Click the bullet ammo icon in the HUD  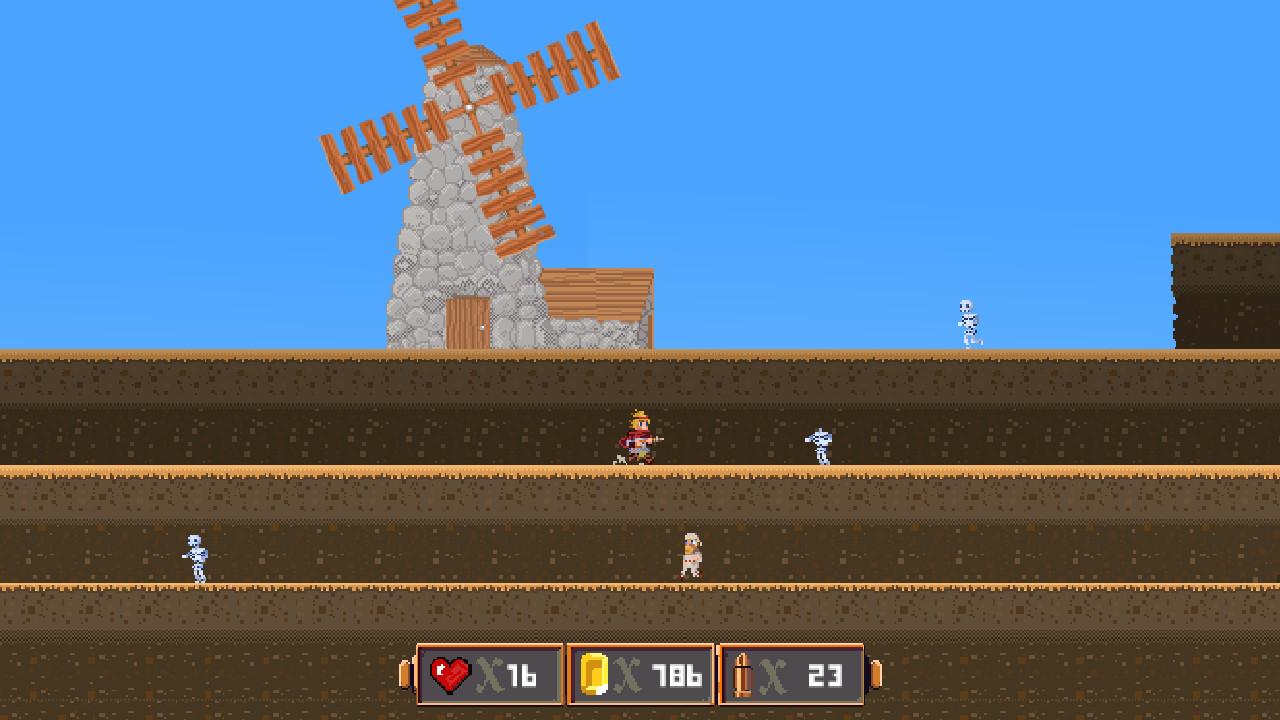pyautogui.click(x=742, y=674)
